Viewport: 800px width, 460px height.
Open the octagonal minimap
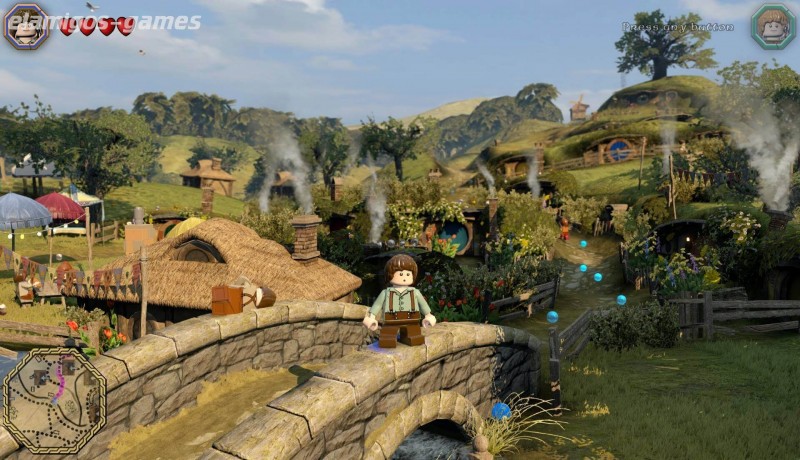point(54,400)
